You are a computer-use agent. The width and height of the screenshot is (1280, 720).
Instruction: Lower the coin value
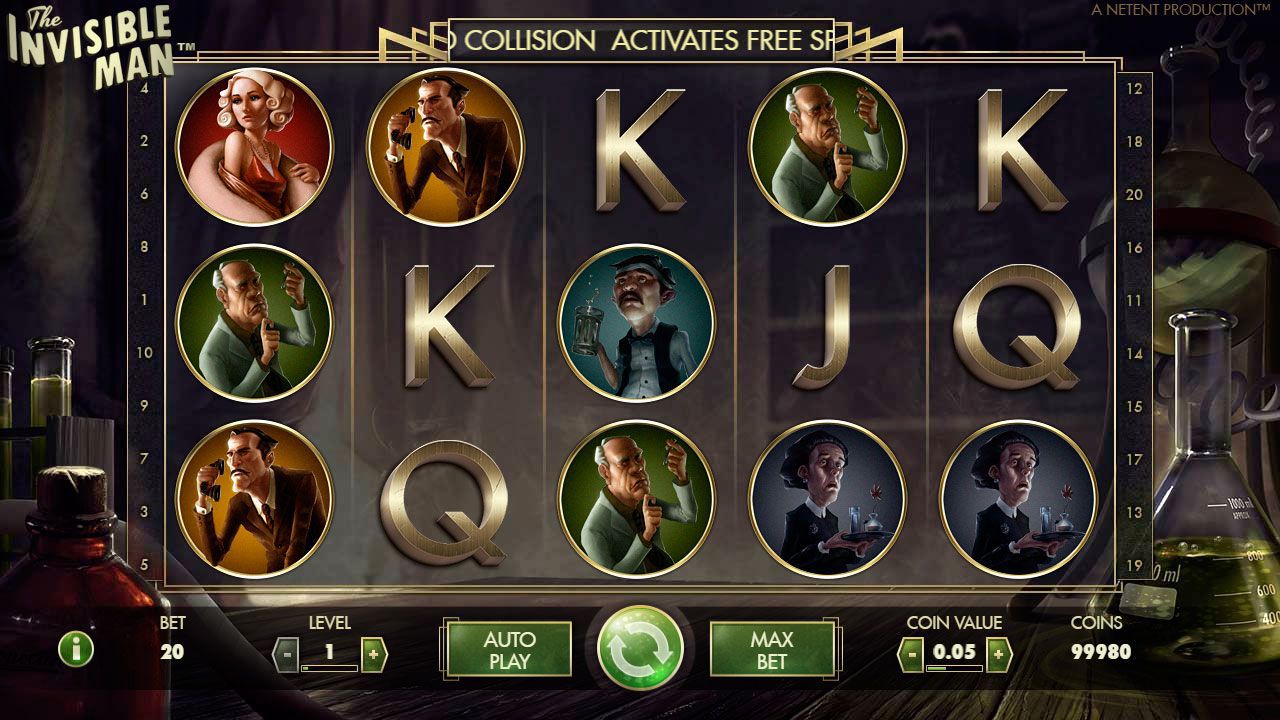(x=910, y=655)
